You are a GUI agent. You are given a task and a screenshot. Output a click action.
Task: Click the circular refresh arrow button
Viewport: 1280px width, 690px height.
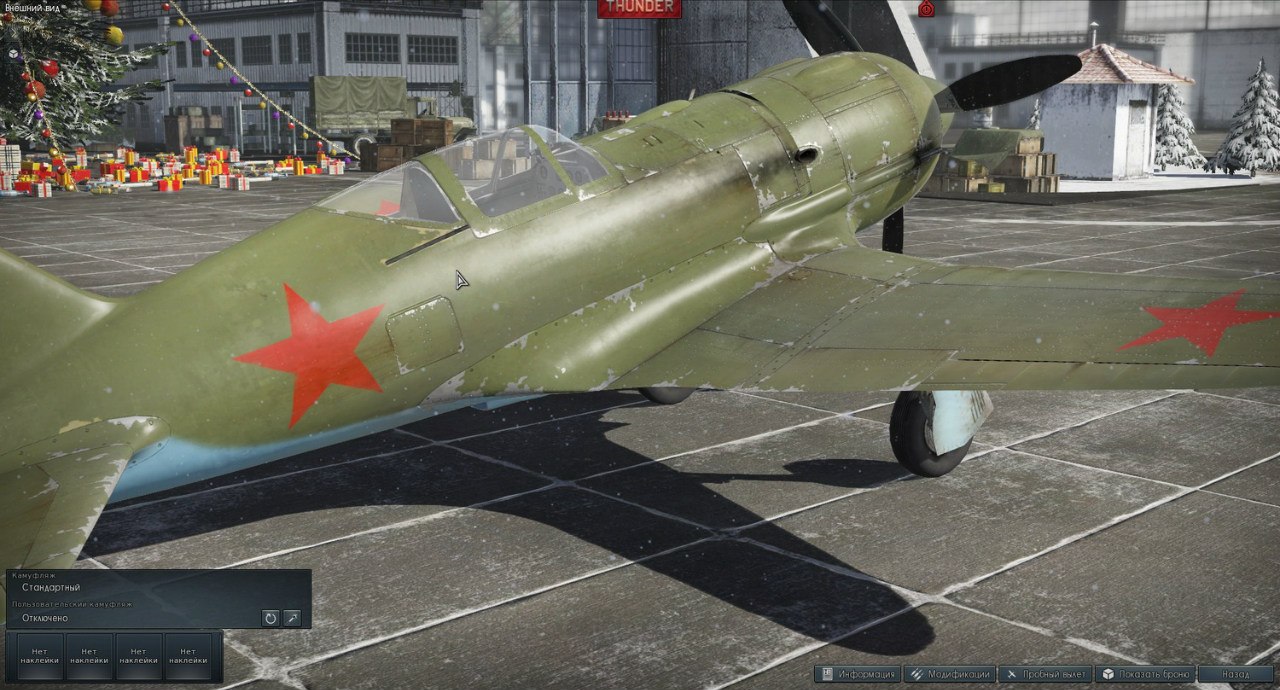270,618
